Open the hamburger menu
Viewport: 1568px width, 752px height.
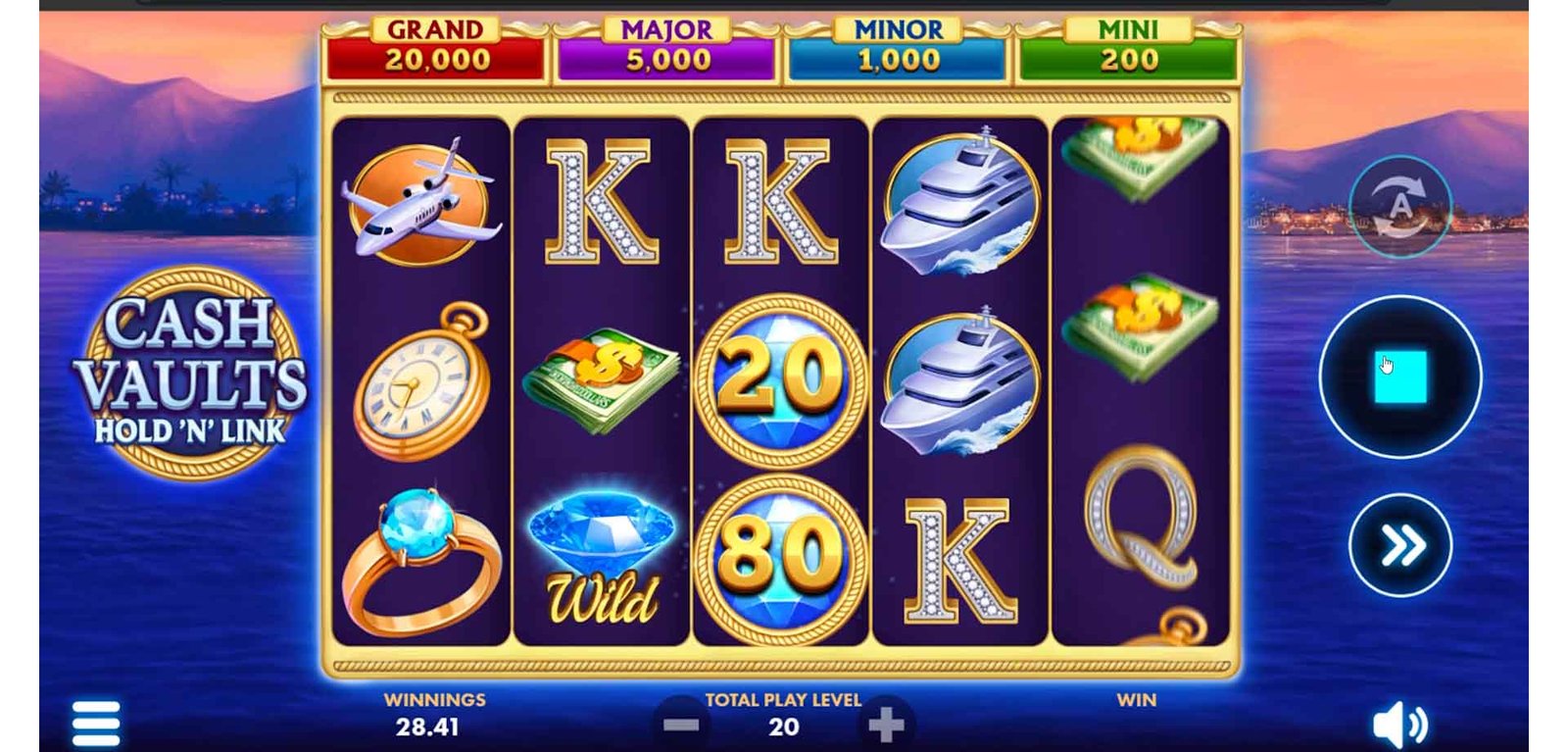tap(96, 724)
